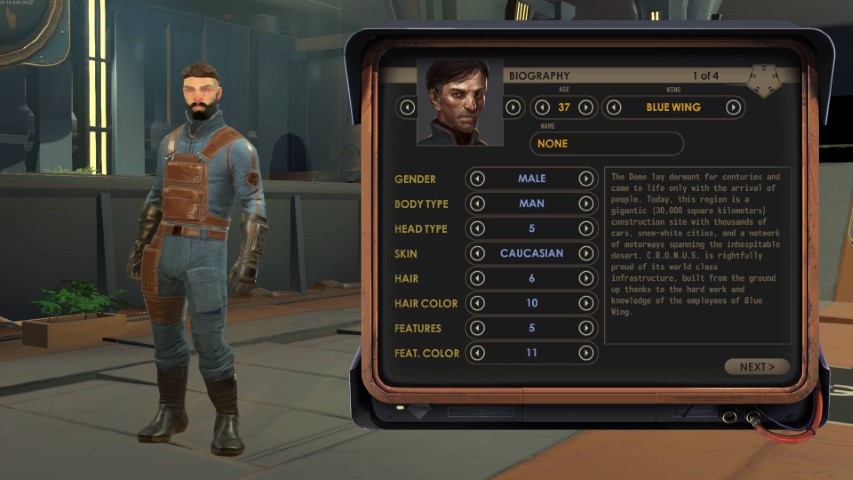The image size is (853, 480).
Task: Advance Hair style to the next number
Action: [x=586, y=279]
